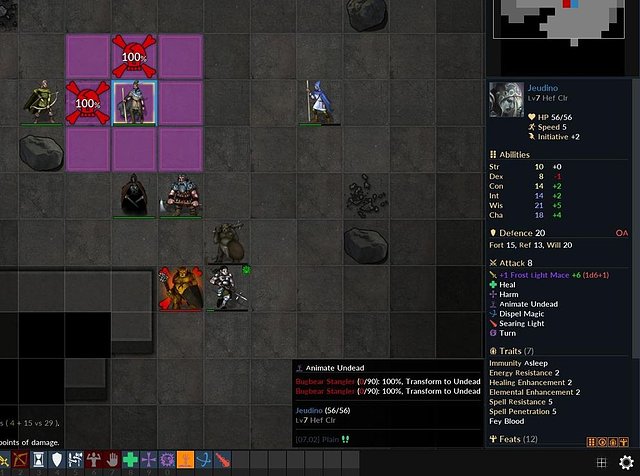Click the Heal entry in the attack list
The width and height of the screenshot is (640, 476).
click(x=508, y=284)
